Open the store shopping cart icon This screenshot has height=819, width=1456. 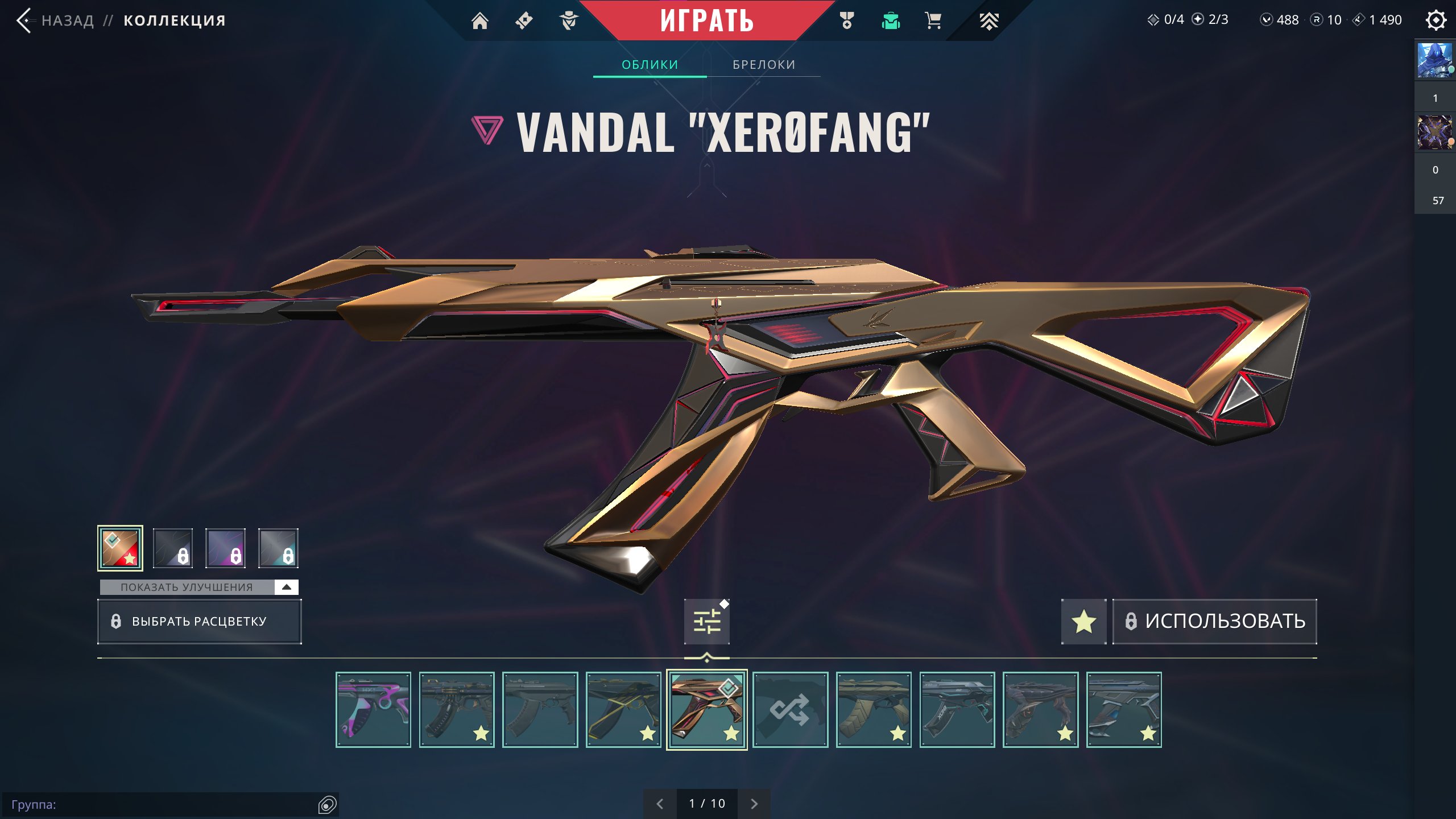pos(933,21)
